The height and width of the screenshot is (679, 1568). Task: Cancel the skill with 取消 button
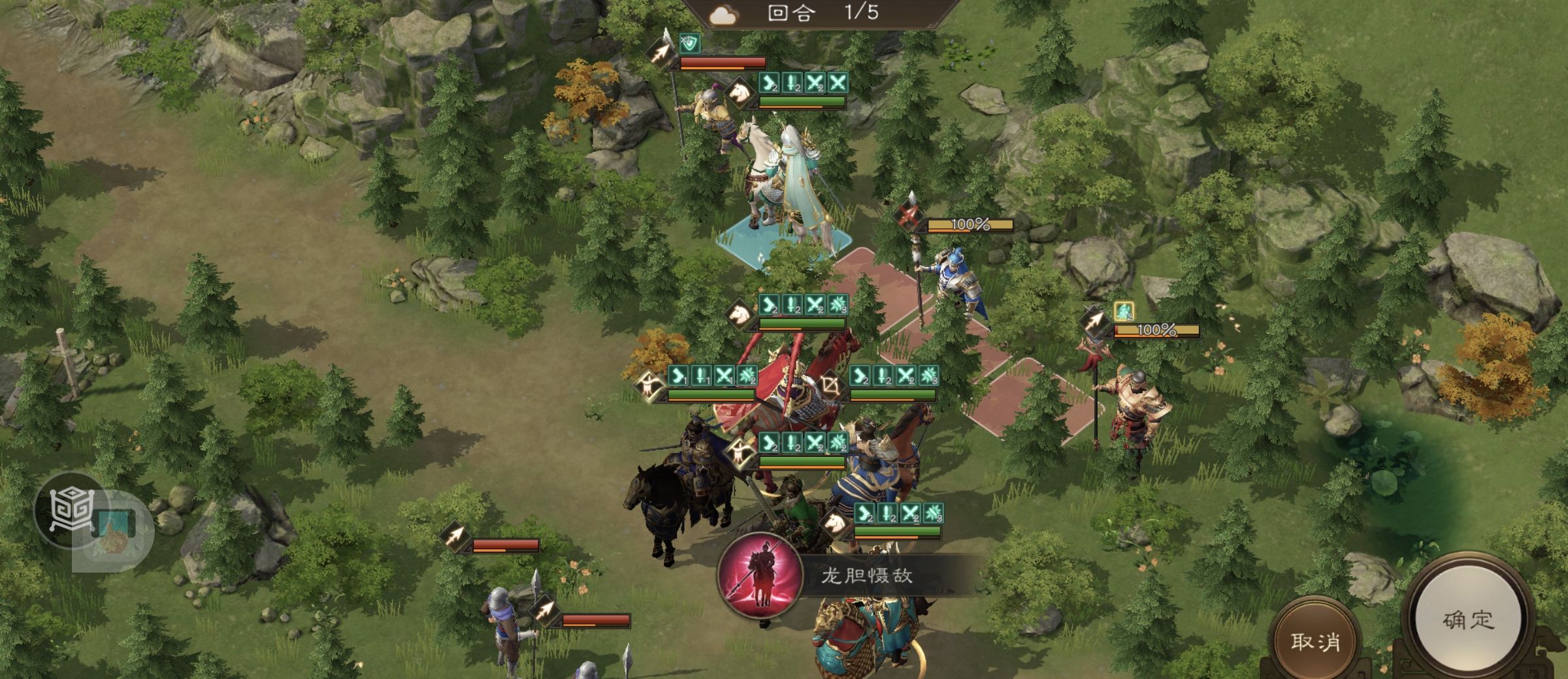pos(1315,641)
